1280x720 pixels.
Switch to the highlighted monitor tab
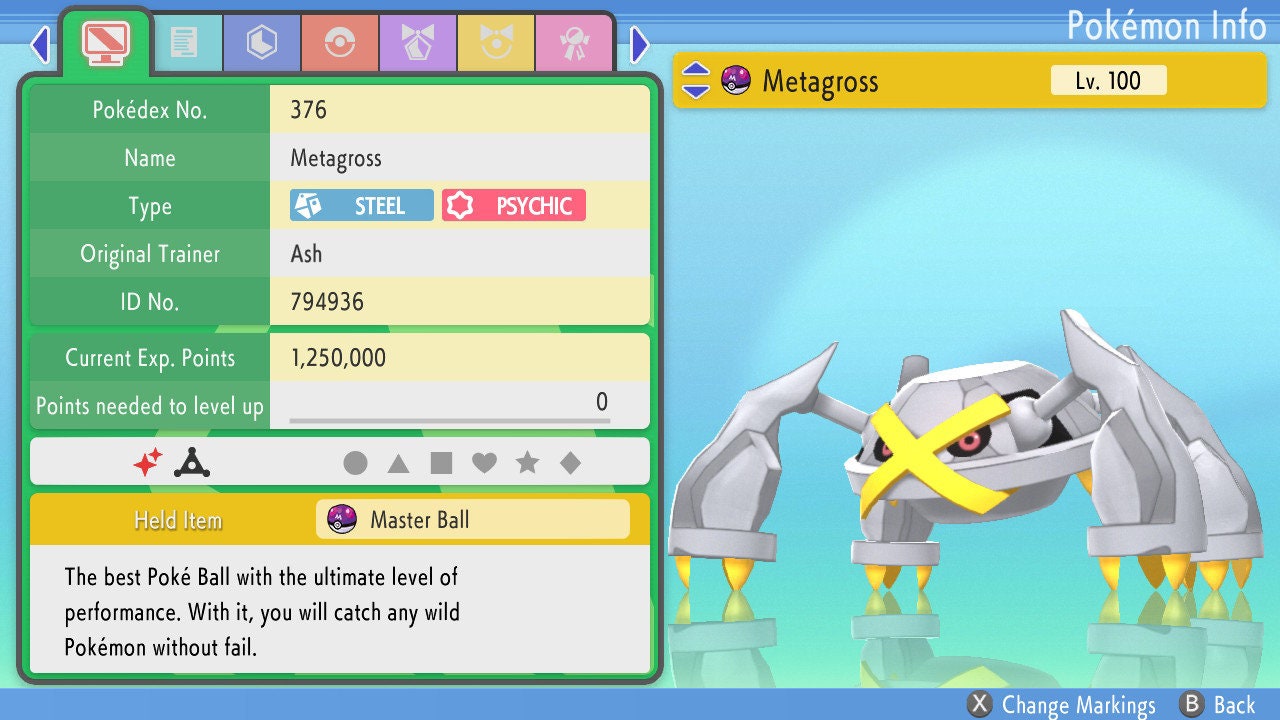[106, 42]
